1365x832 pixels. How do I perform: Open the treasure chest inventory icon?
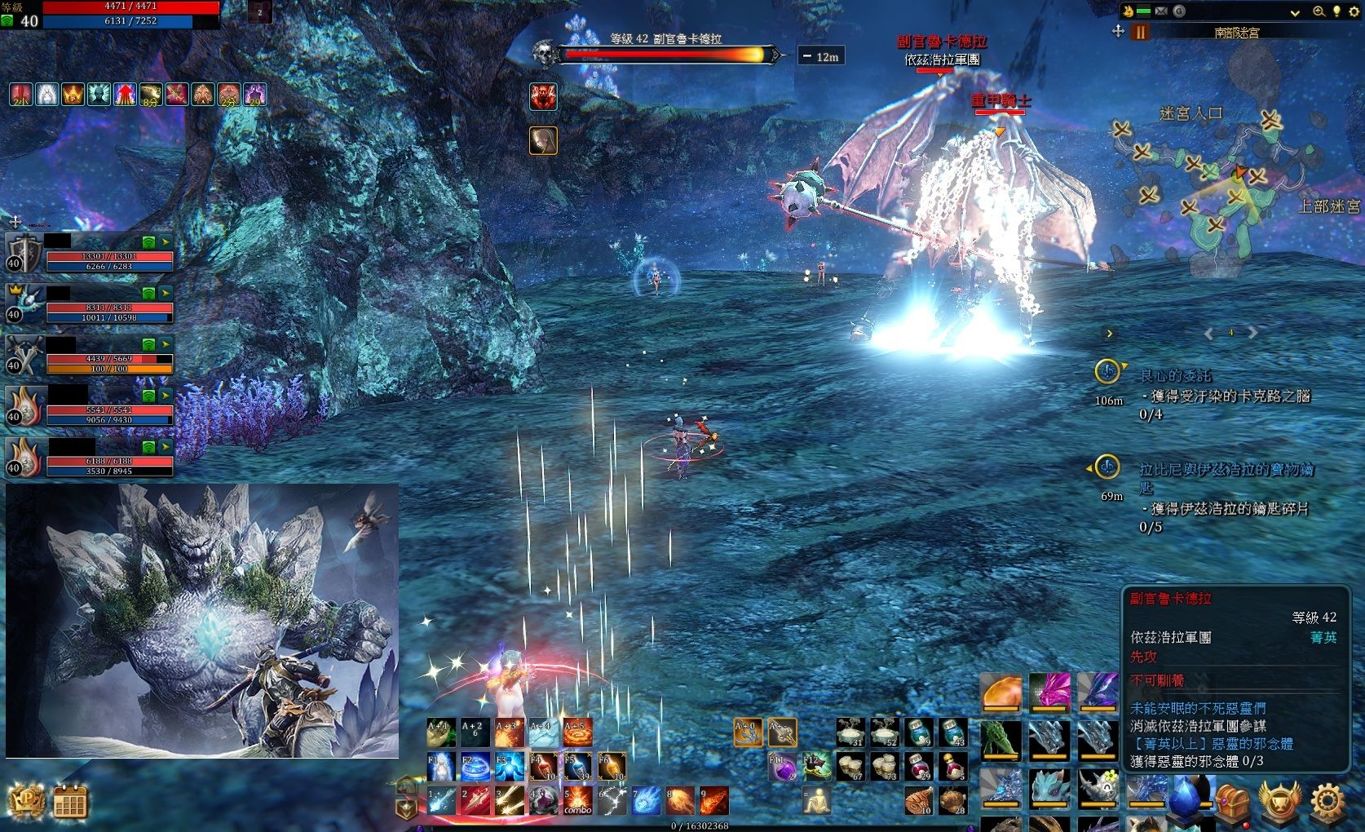point(1233,802)
